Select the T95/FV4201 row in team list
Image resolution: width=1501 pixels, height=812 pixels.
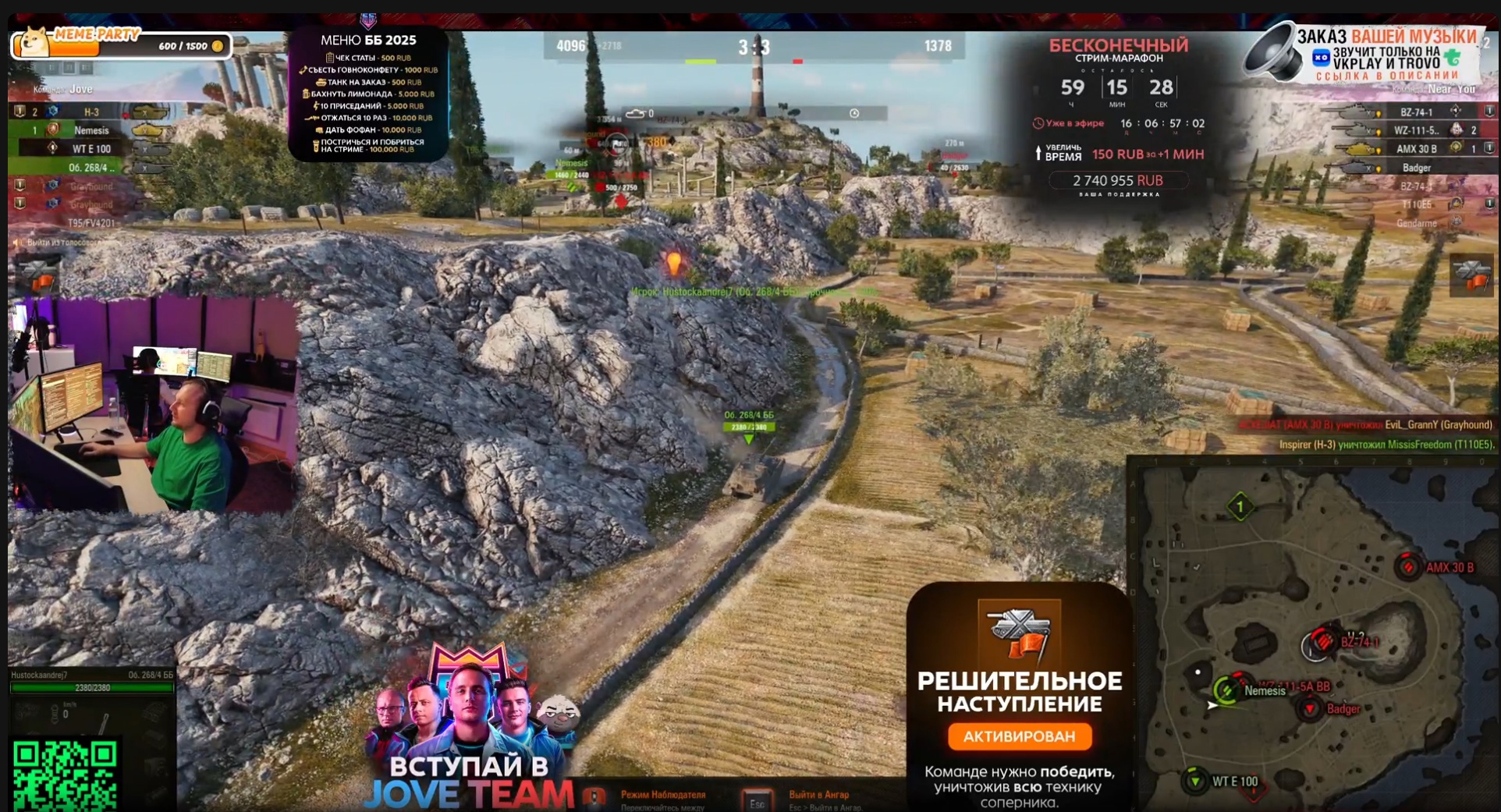91,223
